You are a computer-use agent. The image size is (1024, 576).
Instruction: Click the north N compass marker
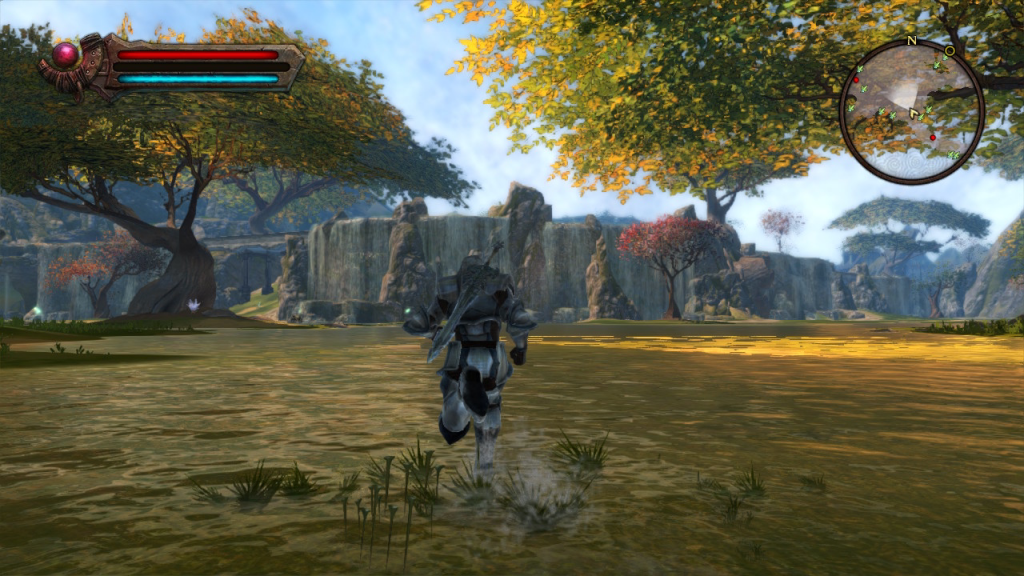click(911, 41)
